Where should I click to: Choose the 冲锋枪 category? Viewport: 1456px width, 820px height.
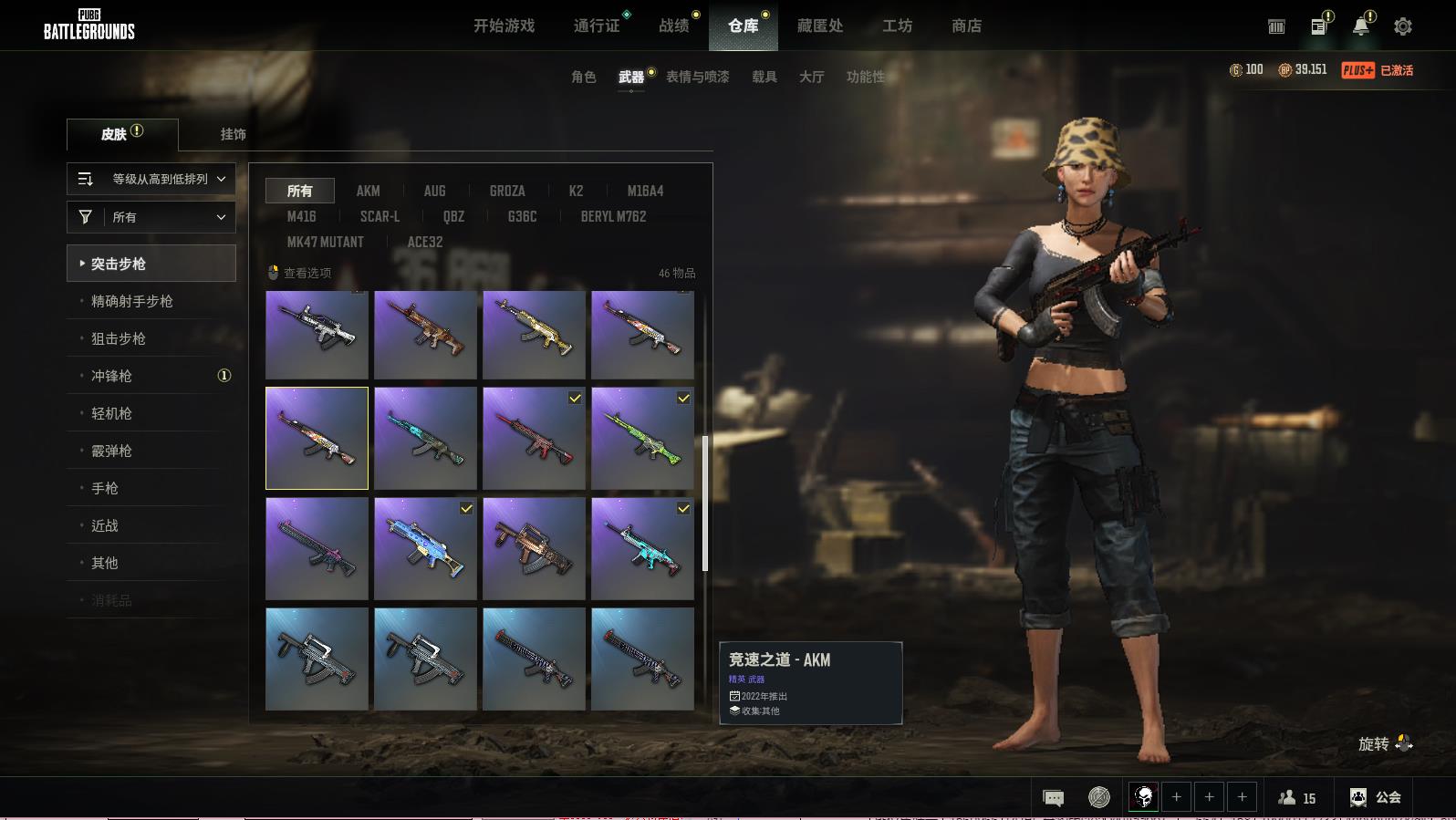coord(111,376)
